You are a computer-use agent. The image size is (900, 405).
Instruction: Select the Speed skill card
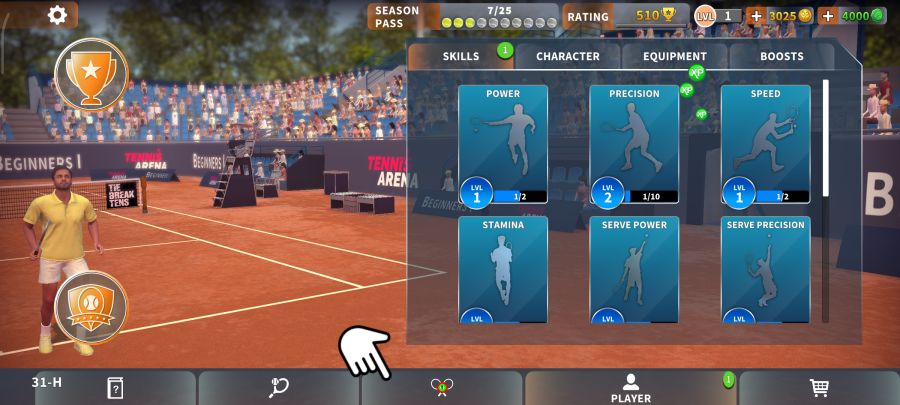tap(765, 144)
